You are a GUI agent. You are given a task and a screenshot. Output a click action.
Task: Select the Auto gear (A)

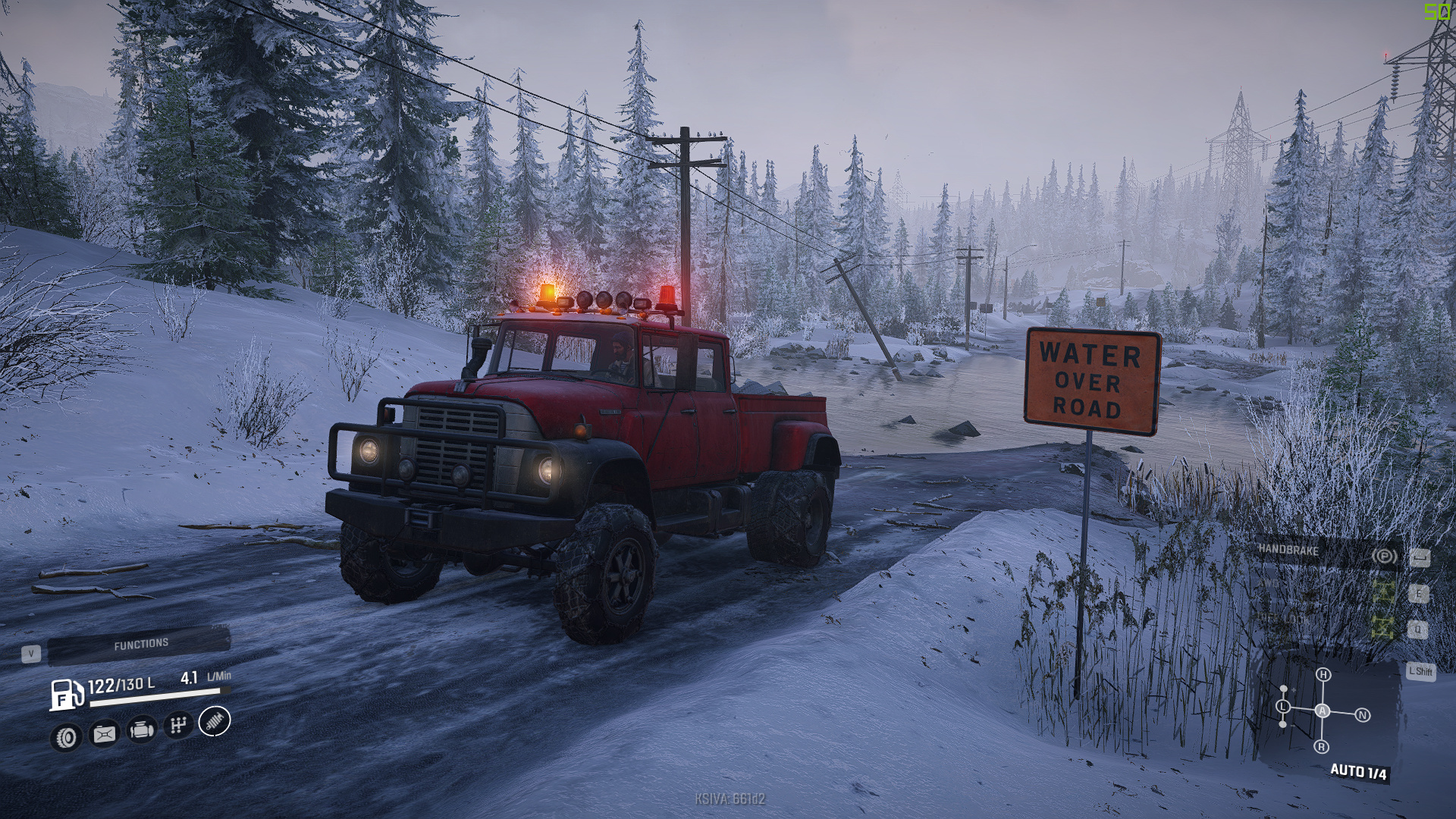[1323, 711]
